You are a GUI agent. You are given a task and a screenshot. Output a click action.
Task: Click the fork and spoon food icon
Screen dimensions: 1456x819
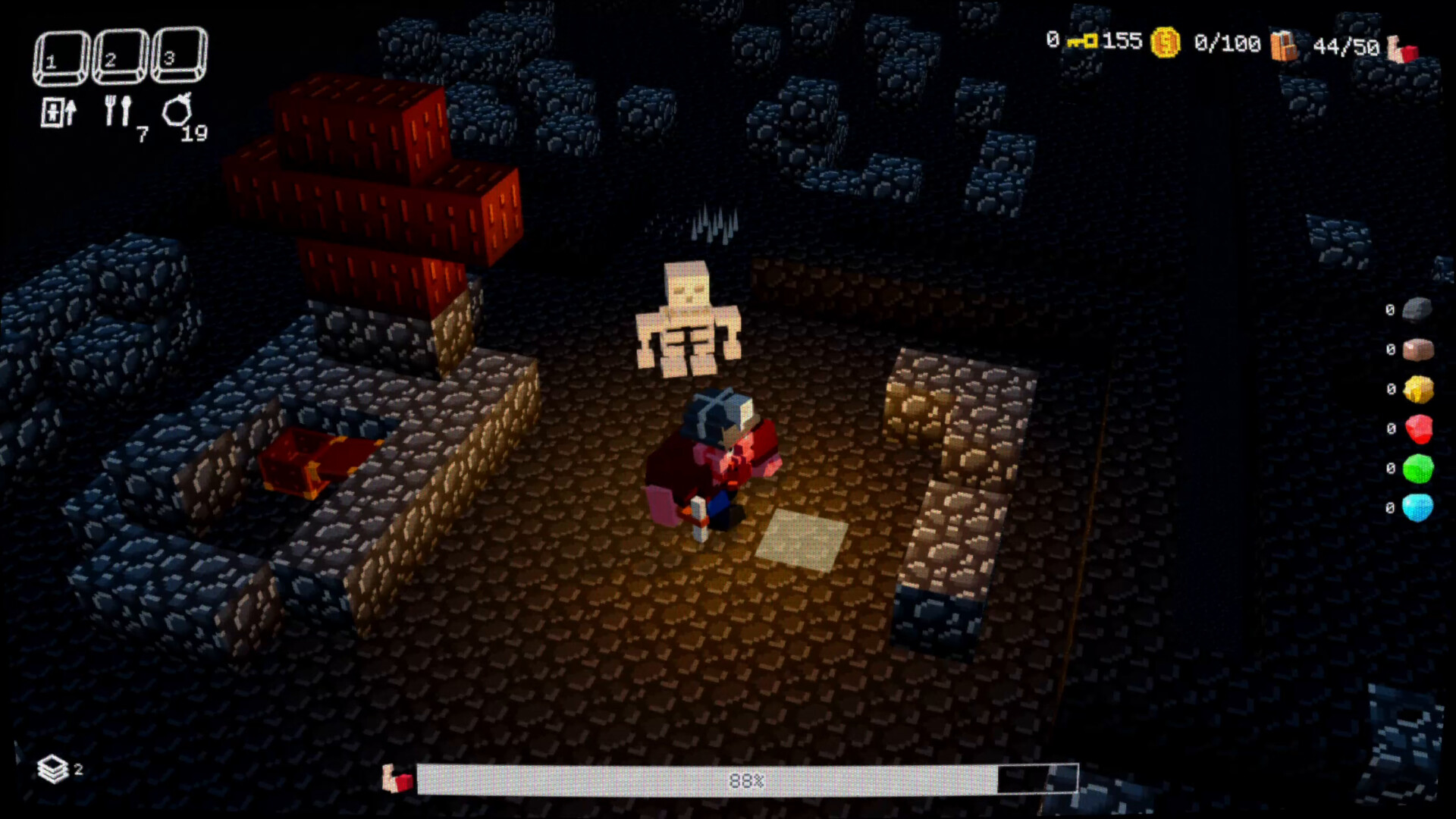118,110
